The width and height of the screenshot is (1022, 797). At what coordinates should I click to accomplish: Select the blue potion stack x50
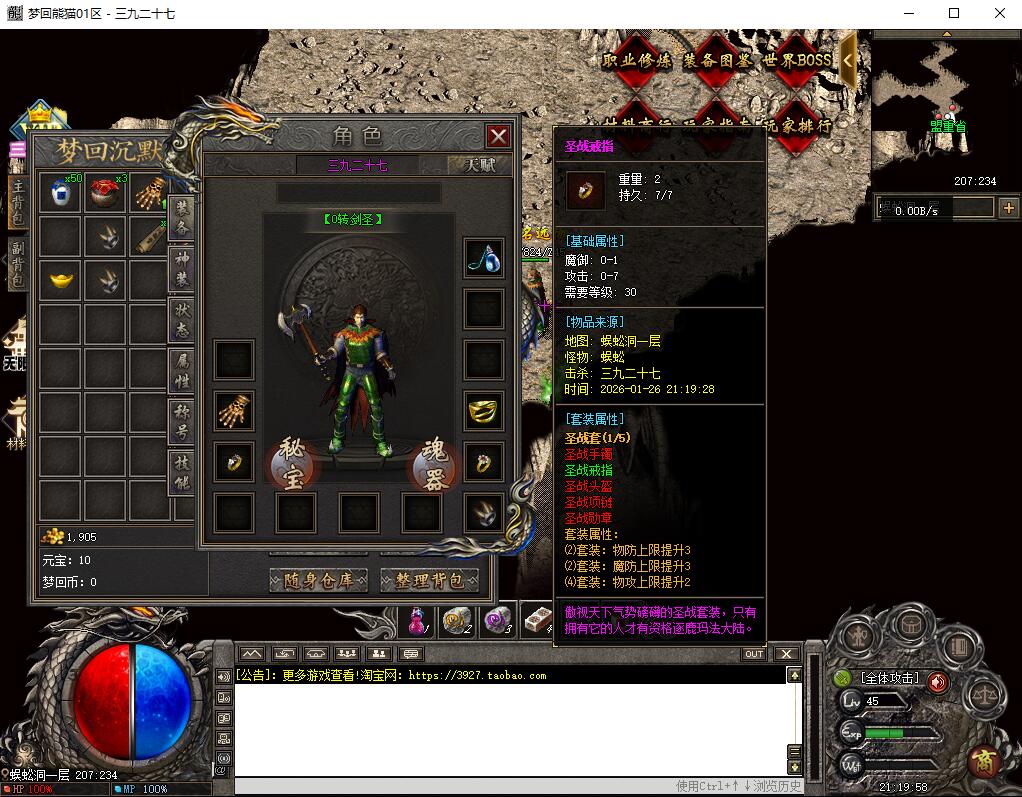coord(60,193)
